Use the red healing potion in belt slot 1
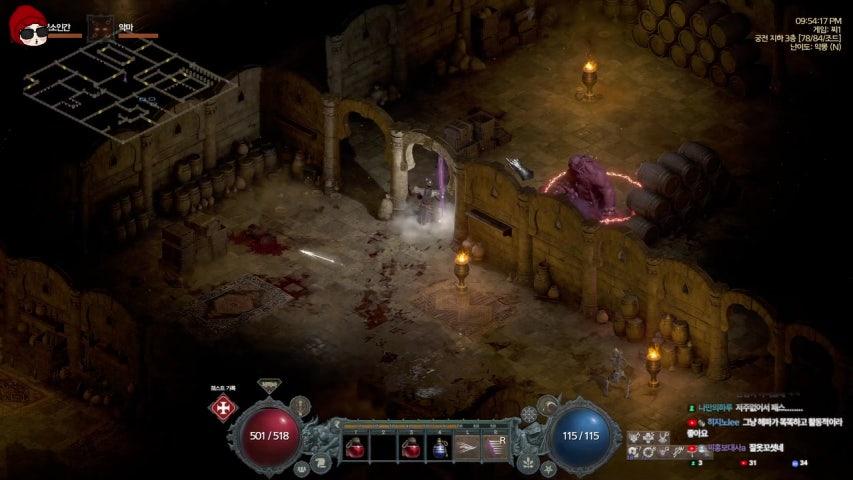 click(356, 448)
